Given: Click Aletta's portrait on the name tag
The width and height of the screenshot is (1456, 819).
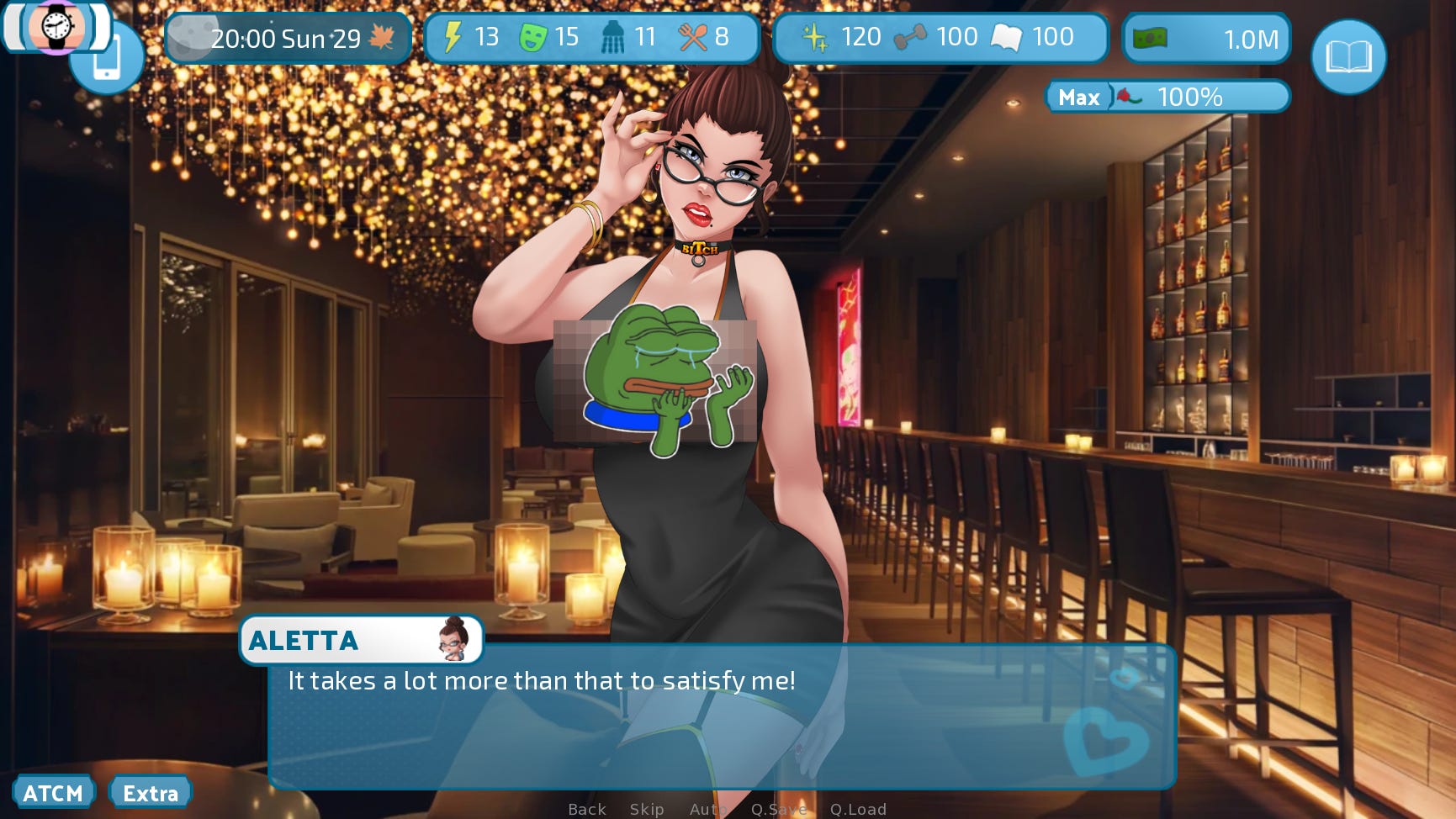Looking at the screenshot, I should pyautogui.click(x=454, y=640).
